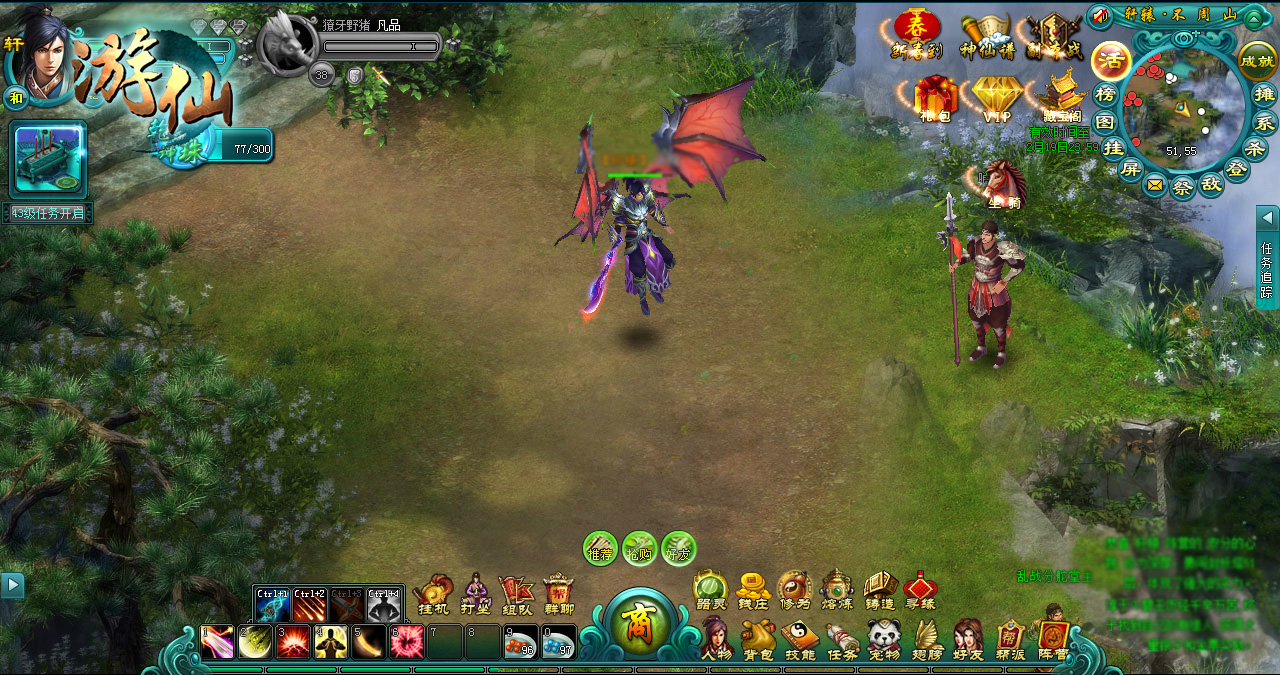Open the 背包 bag inventory
This screenshot has height=675, width=1280.
point(758,638)
